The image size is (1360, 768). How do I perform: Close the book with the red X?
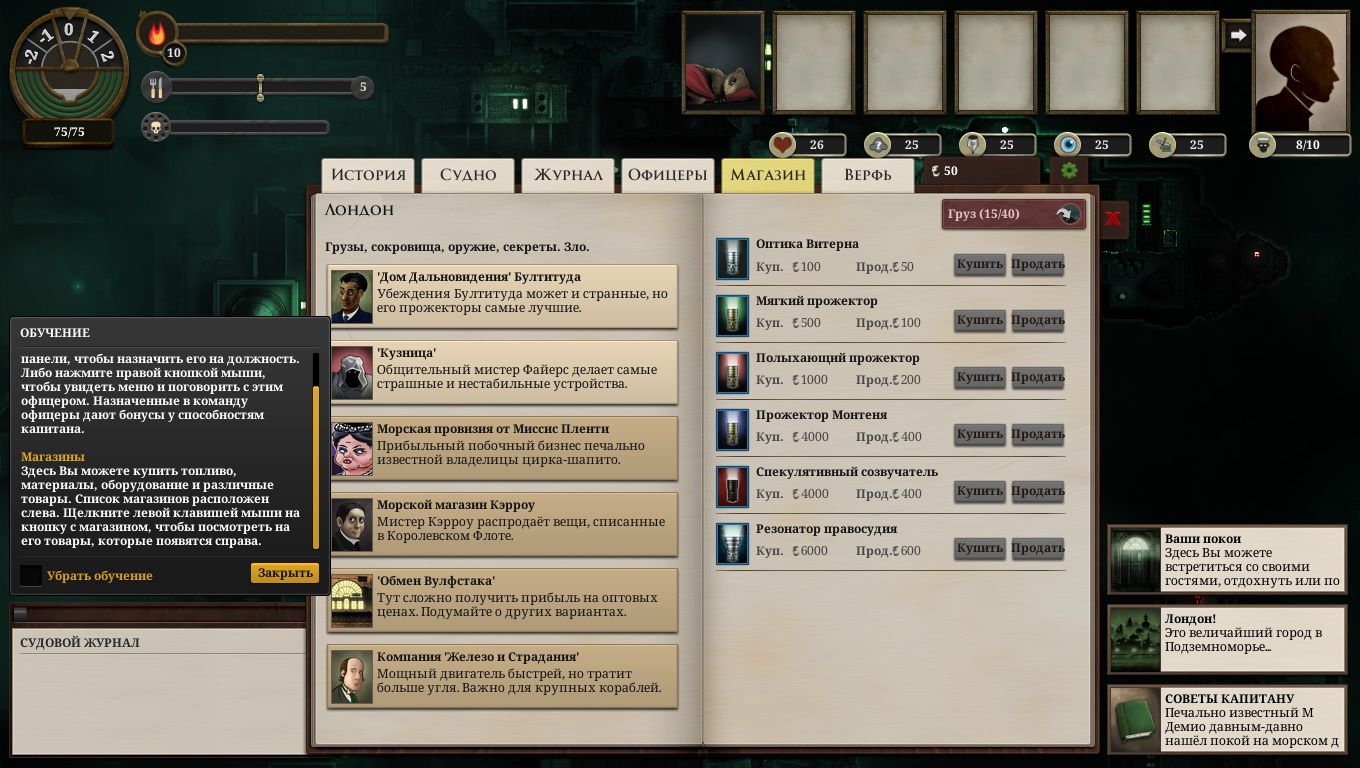[1113, 217]
